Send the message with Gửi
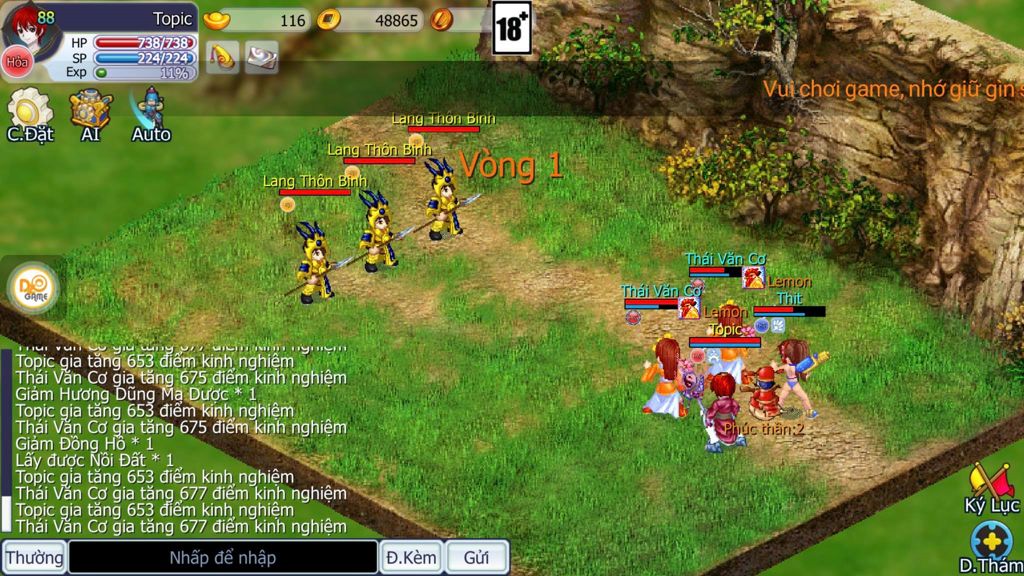Screen dimensions: 1024x576 pyautogui.click(x=476, y=557)
